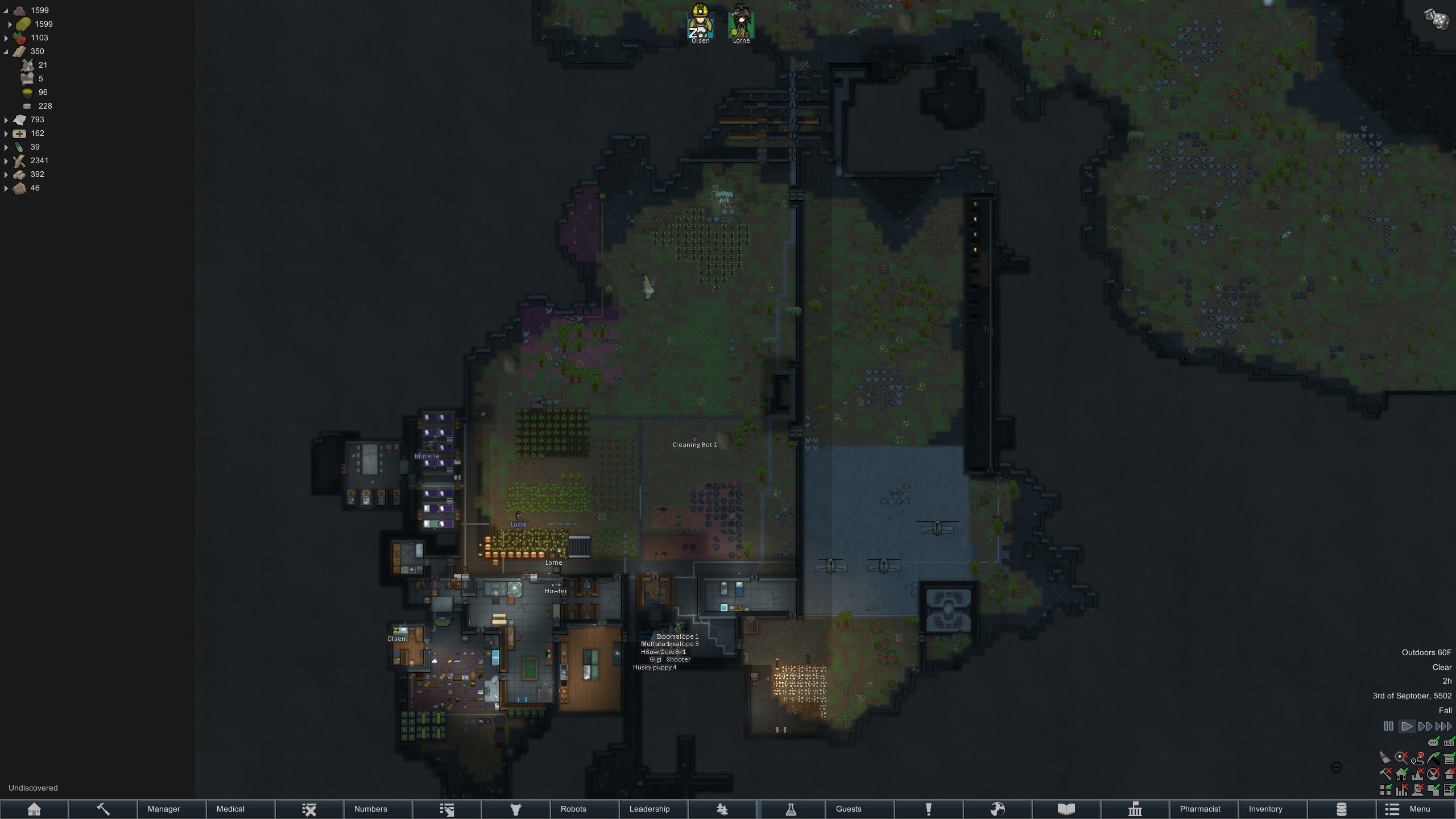Select the mining pickaxe toolbar icon
The width and height of the screenshot is (1456, 819).
pos(103,809)
